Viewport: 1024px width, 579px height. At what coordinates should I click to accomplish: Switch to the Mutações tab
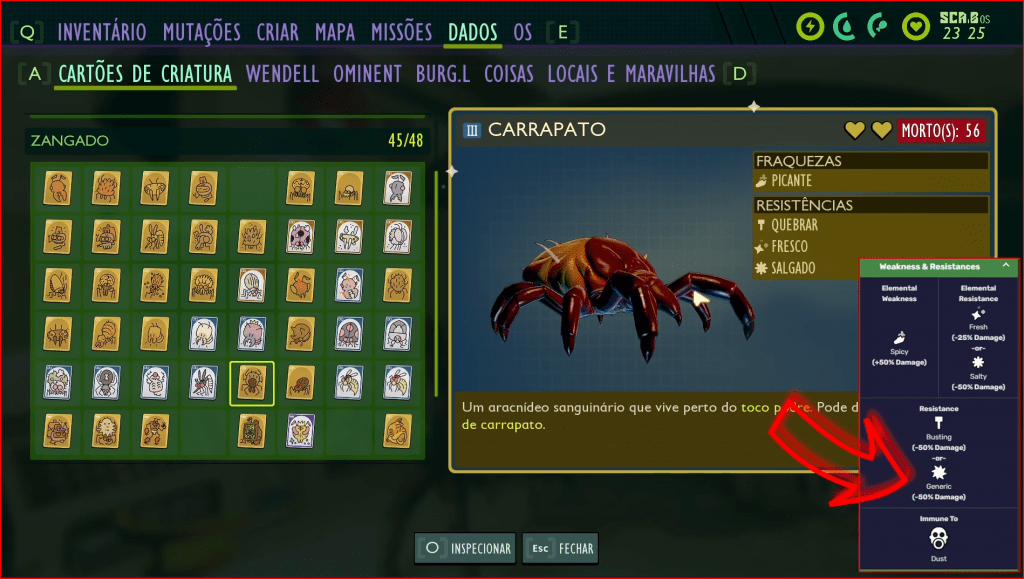201,32
